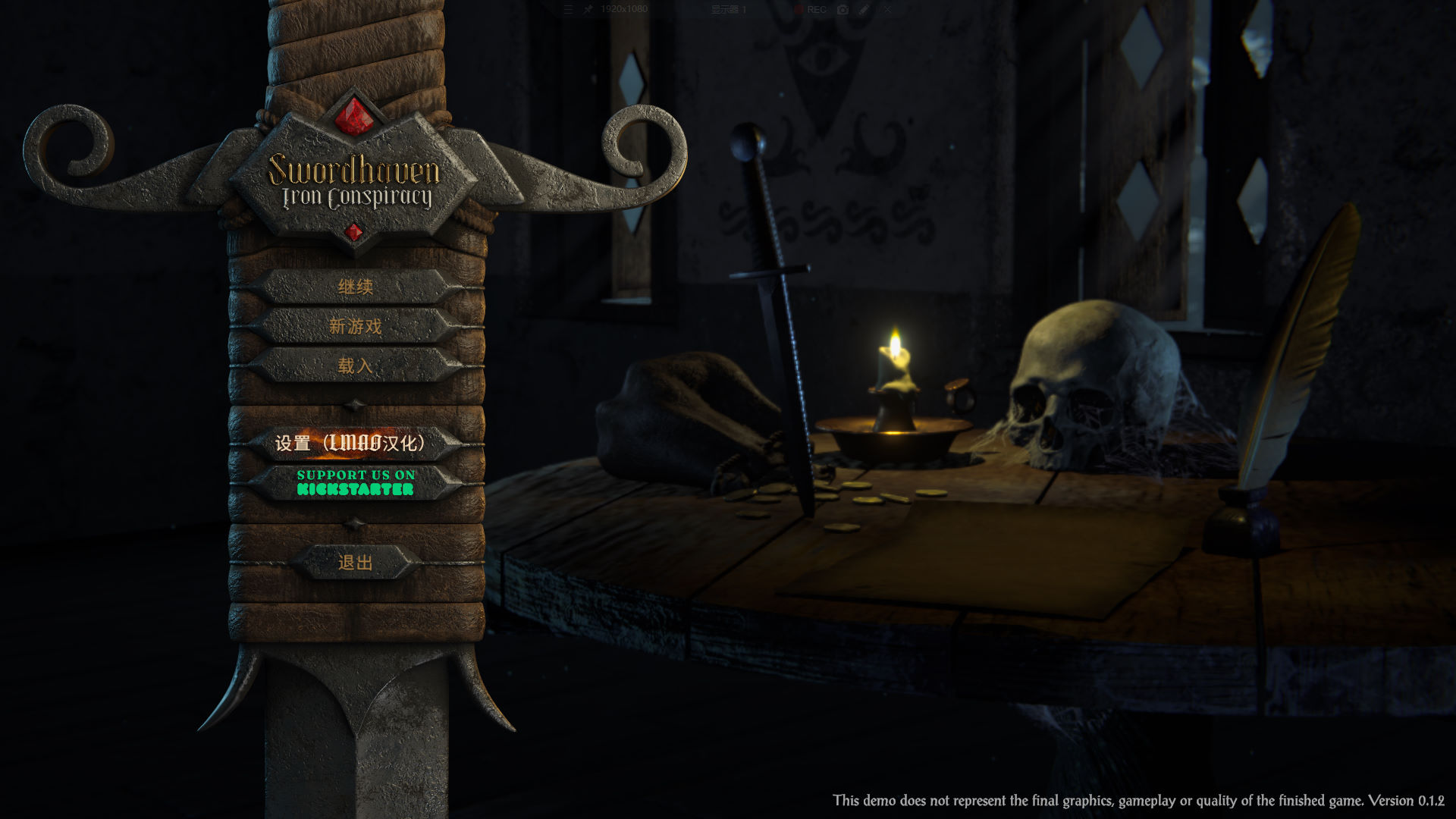Open 设置 settings menu
This screenshot has width=1456, height=819.
click(x=350, y=443)
